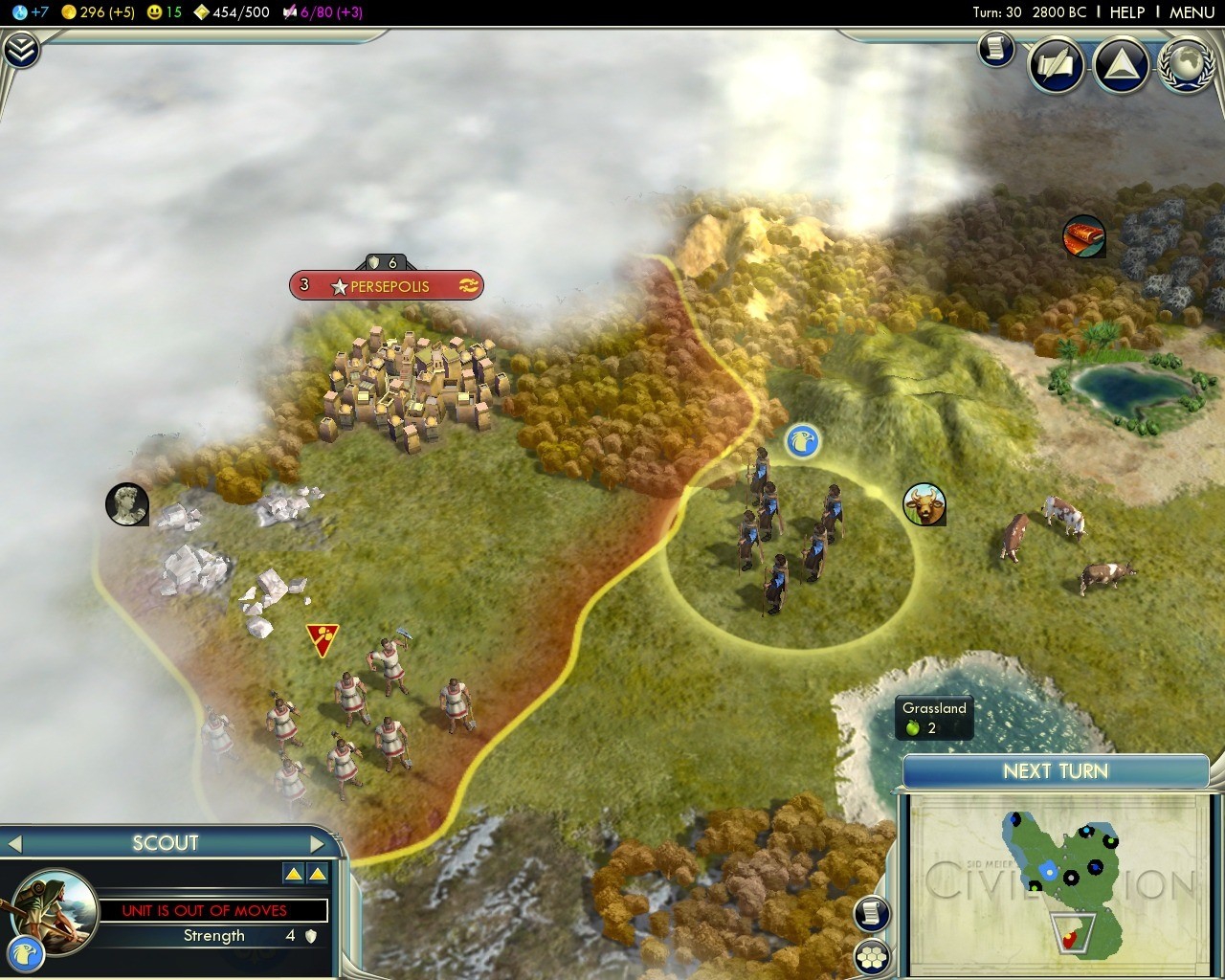This screenshot has width=1225, height=980.
Task: Open the HELP Civilopedia link
Action: [1126, 12]
